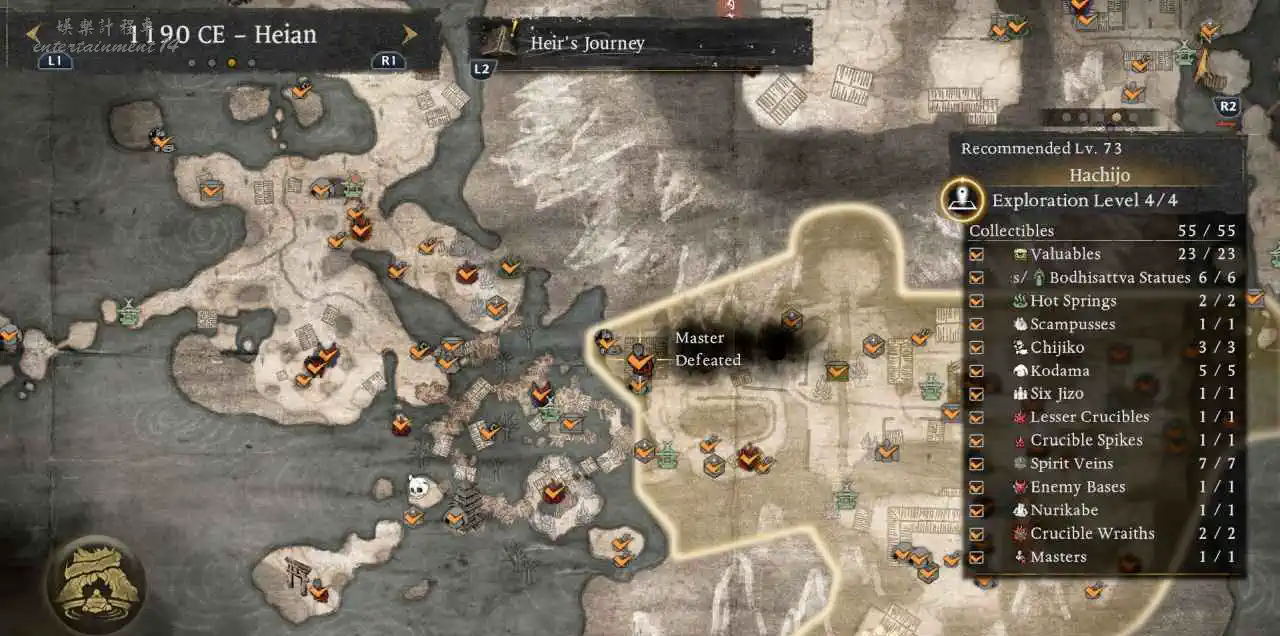Screen dimensions: 1280x636
Task: Uncheck the Lesser Crucibles filter
Action: click(977, 417)
